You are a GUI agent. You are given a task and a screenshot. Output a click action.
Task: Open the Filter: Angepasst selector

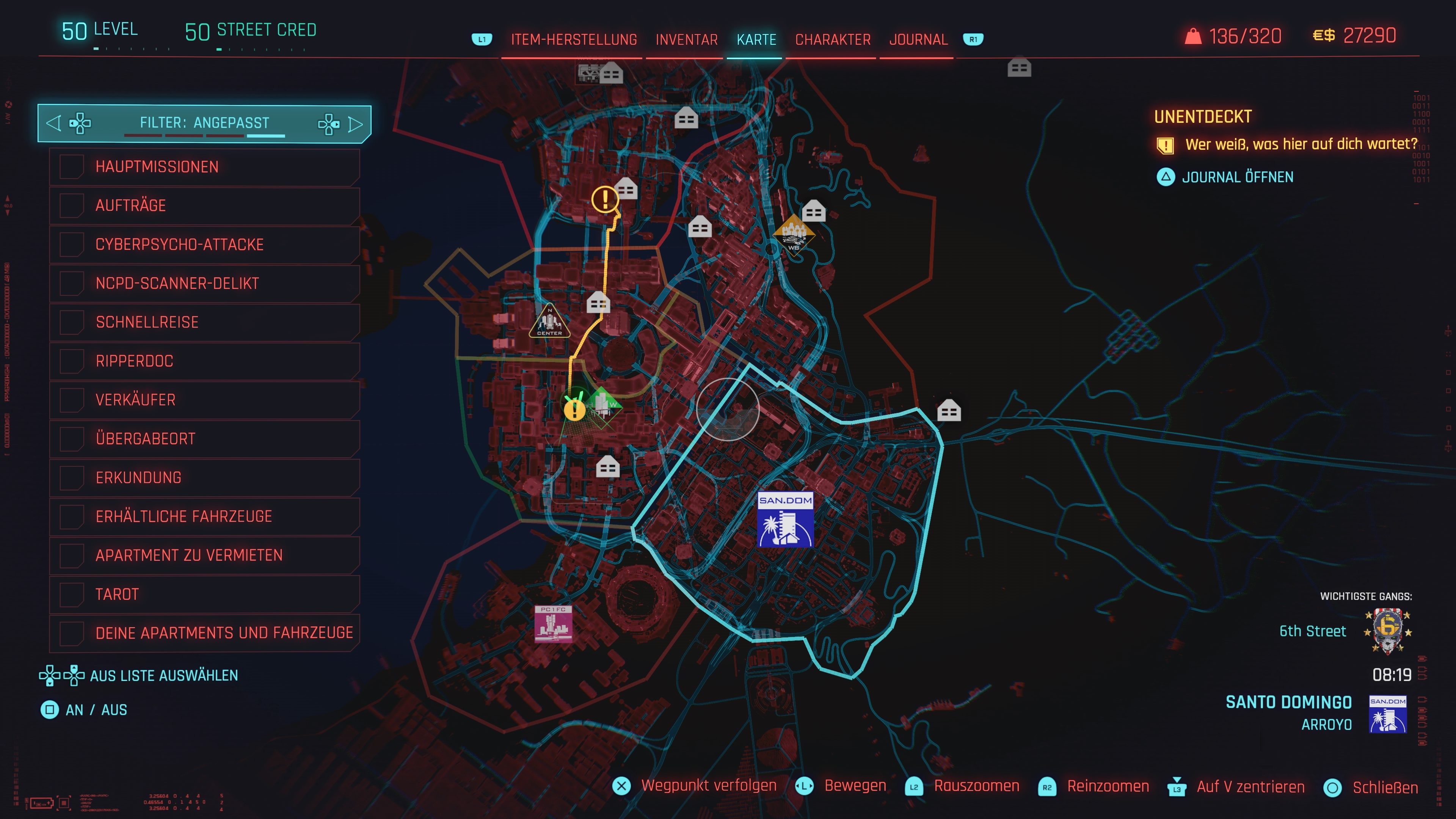[x=204, y=123]
